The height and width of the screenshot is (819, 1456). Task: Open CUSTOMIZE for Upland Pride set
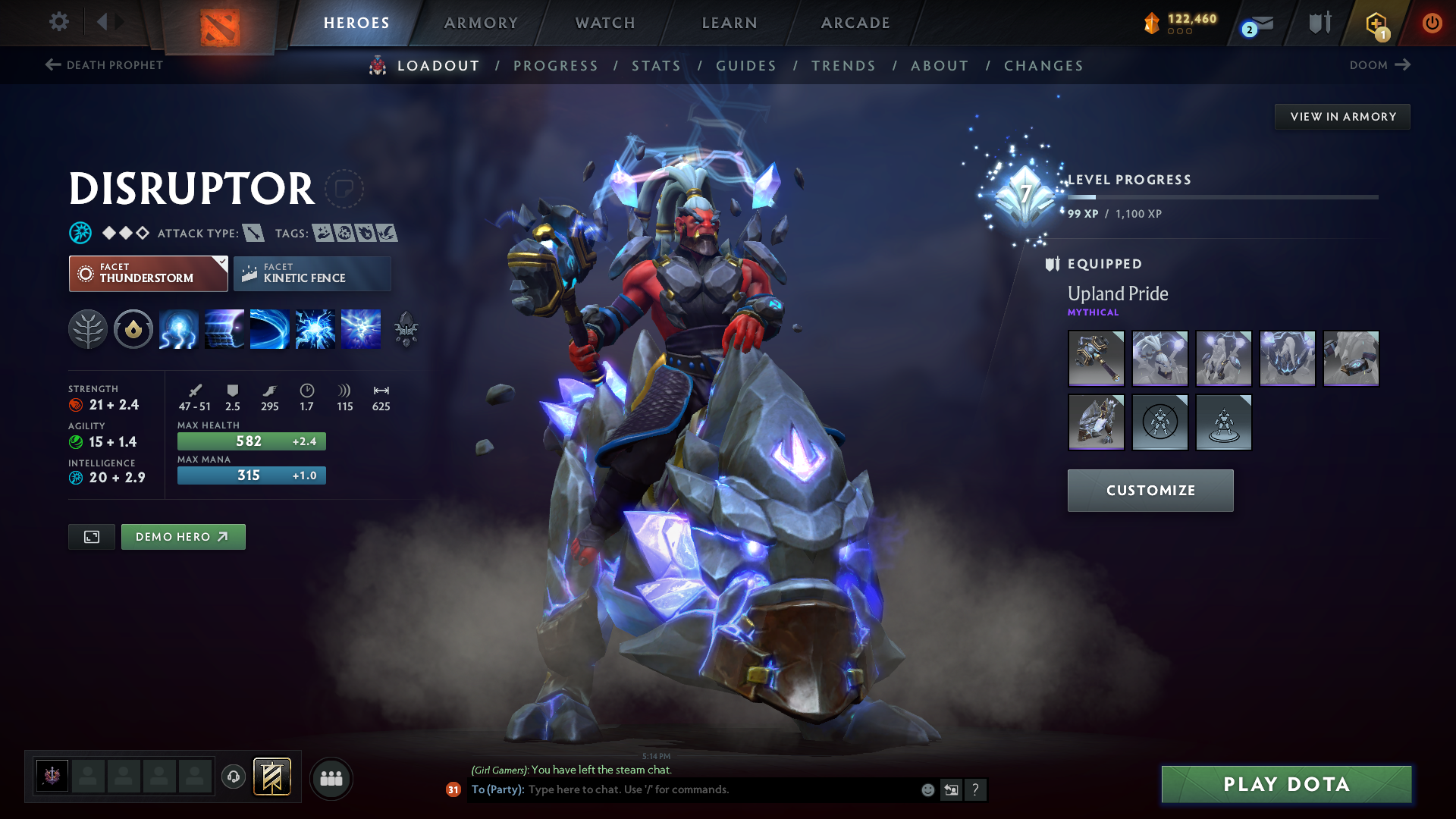(x=1150, y=490)
